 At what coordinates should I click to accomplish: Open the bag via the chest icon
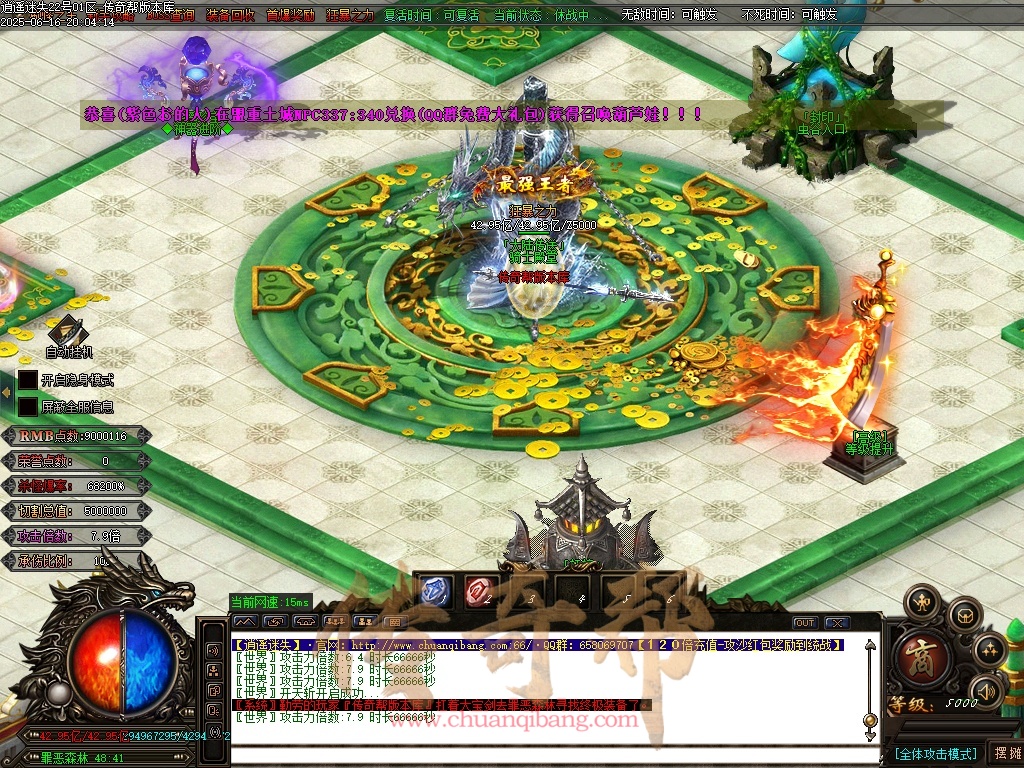[964, 615]
